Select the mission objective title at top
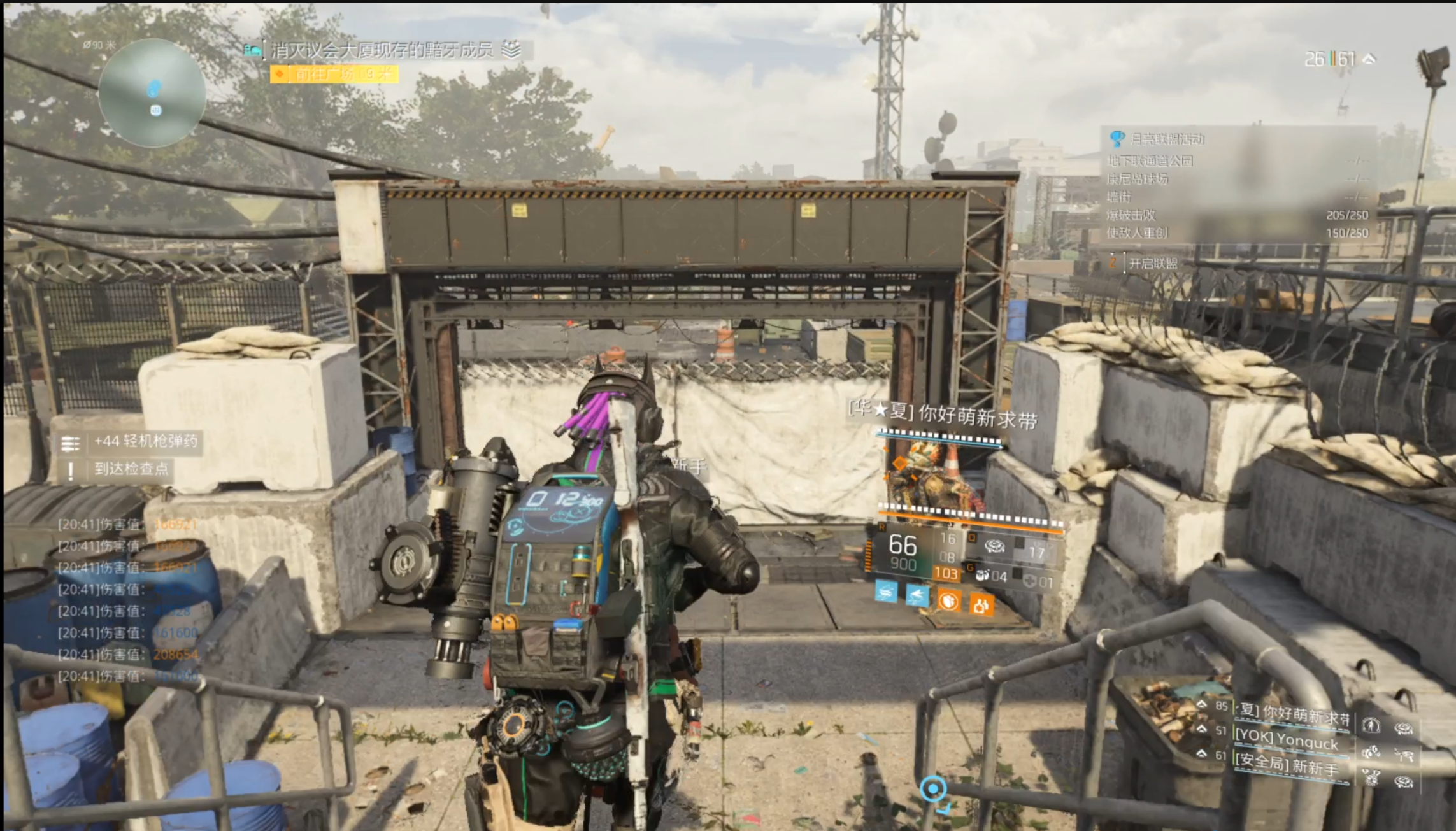Screen dimensions: 1456x831 382,50
